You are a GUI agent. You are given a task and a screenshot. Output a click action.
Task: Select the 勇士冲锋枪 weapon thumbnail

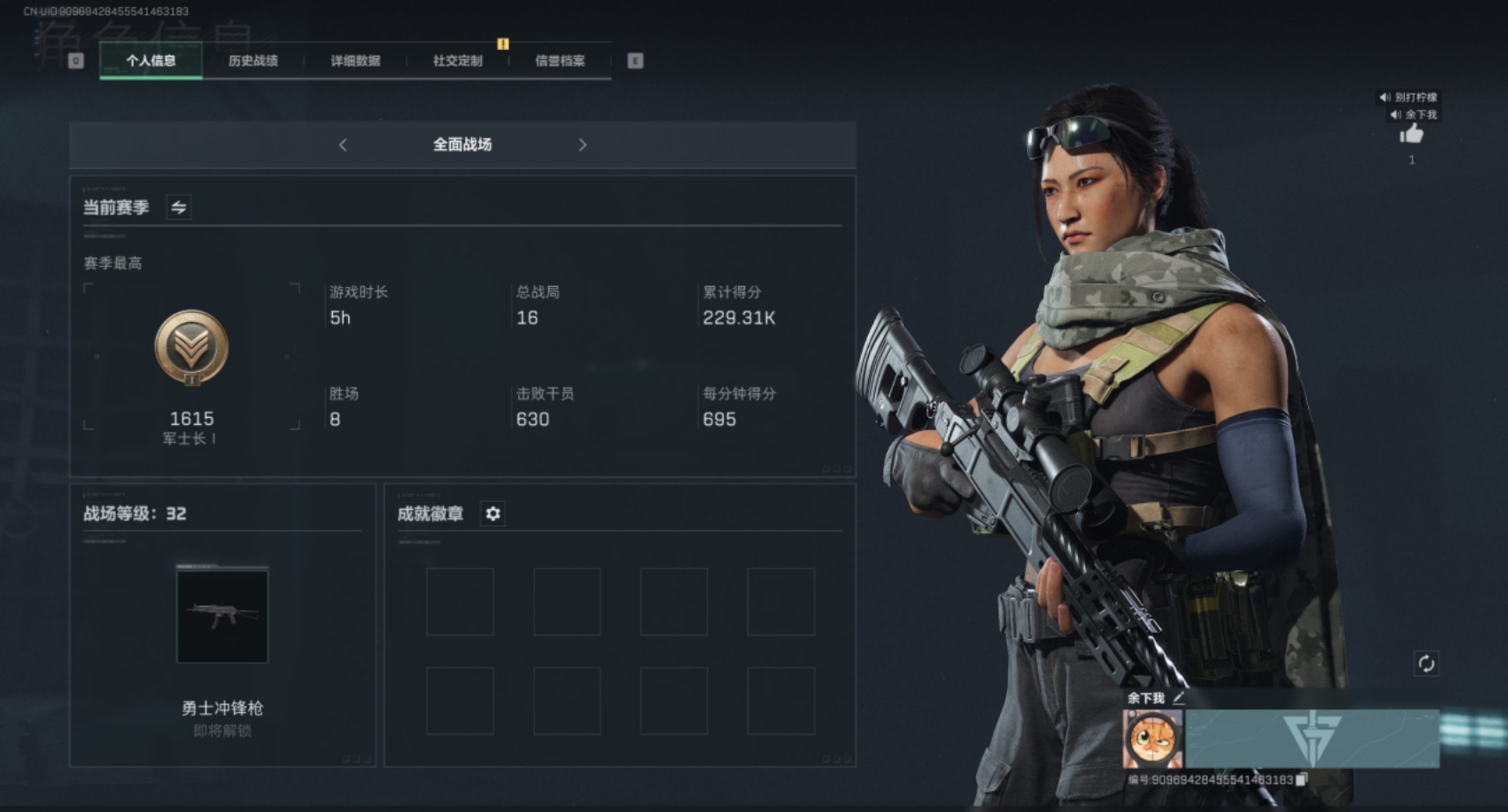[x=222, y=617]
